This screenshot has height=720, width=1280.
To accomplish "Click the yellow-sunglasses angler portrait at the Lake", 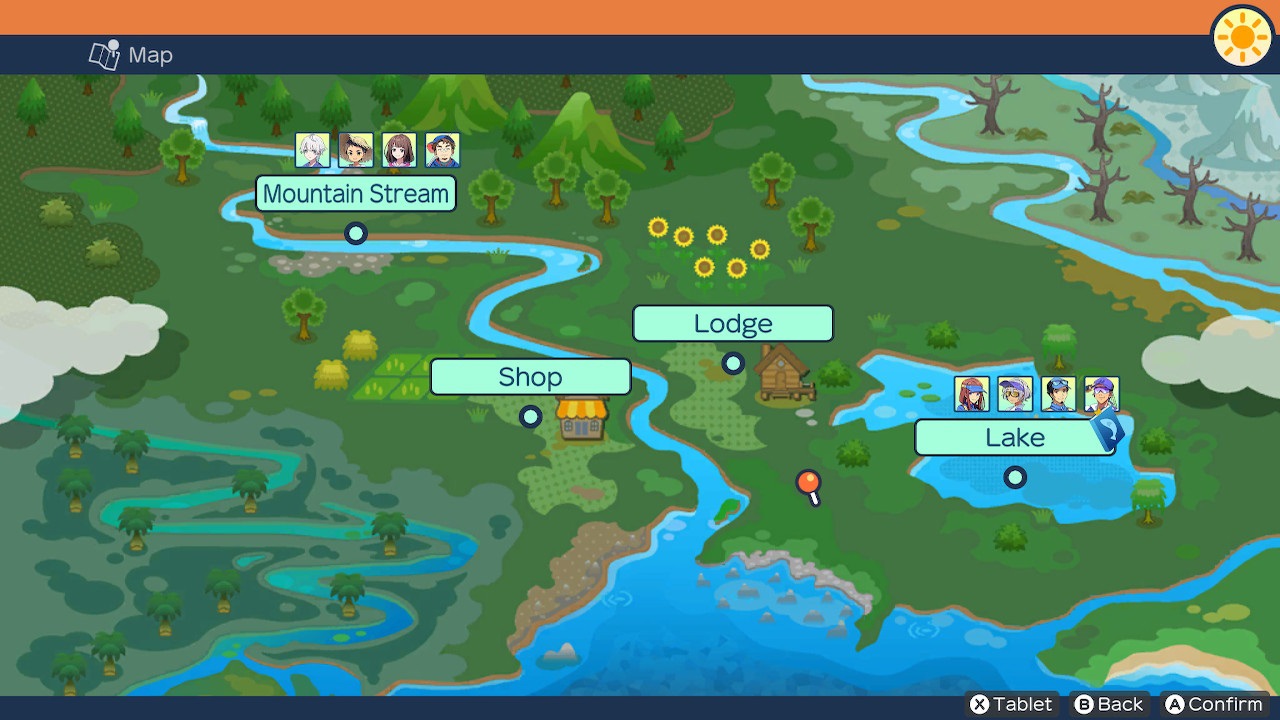I will (1014, 393).
